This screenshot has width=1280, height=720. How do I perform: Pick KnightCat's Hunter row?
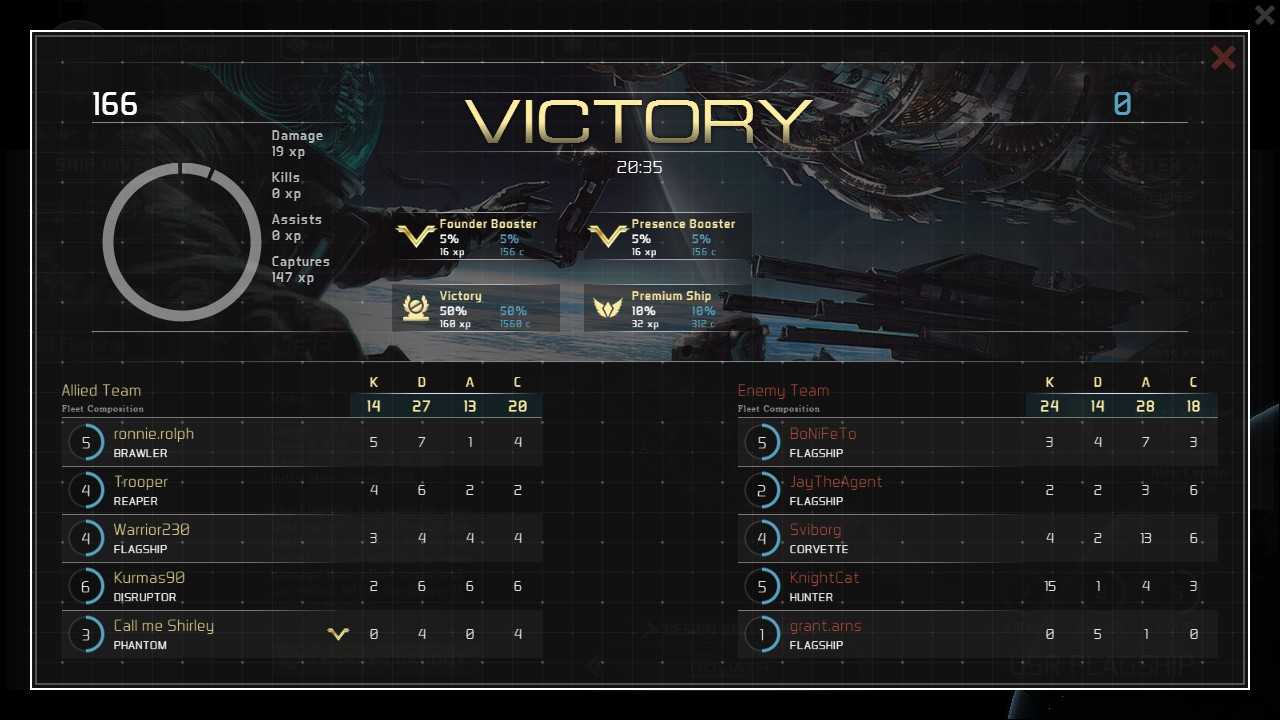[977, 586]
